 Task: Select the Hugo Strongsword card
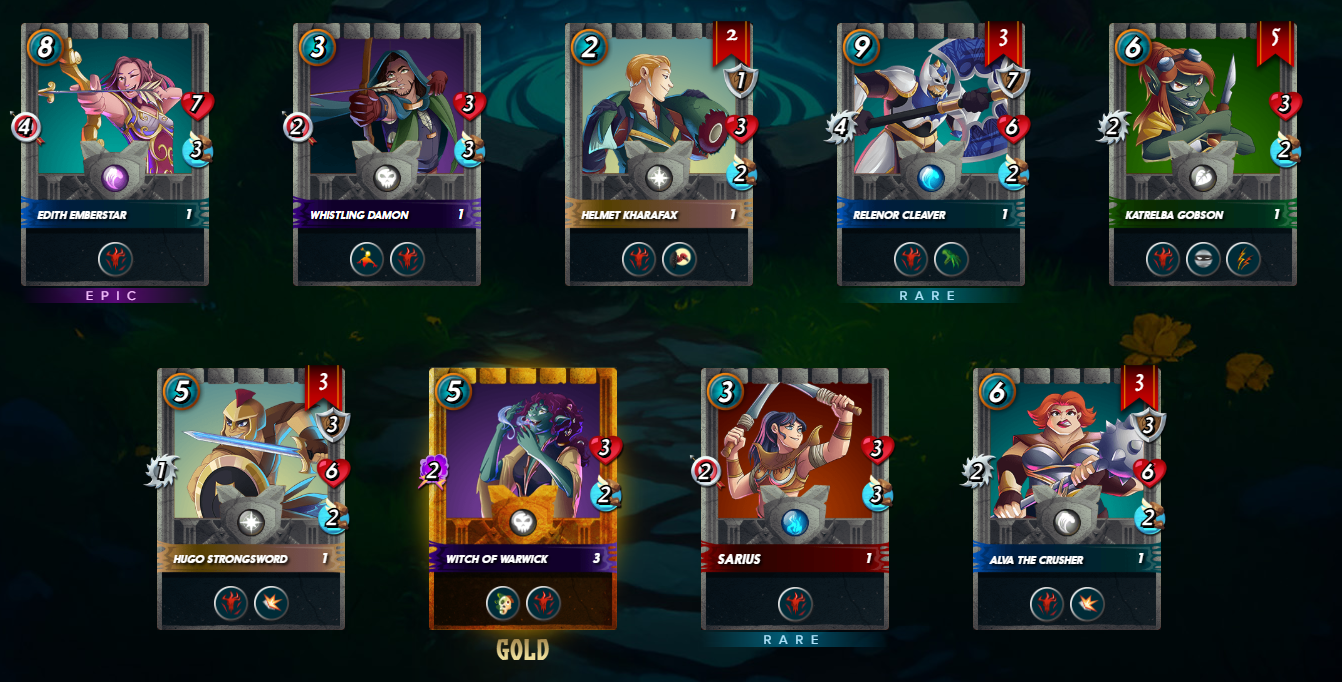251,499
